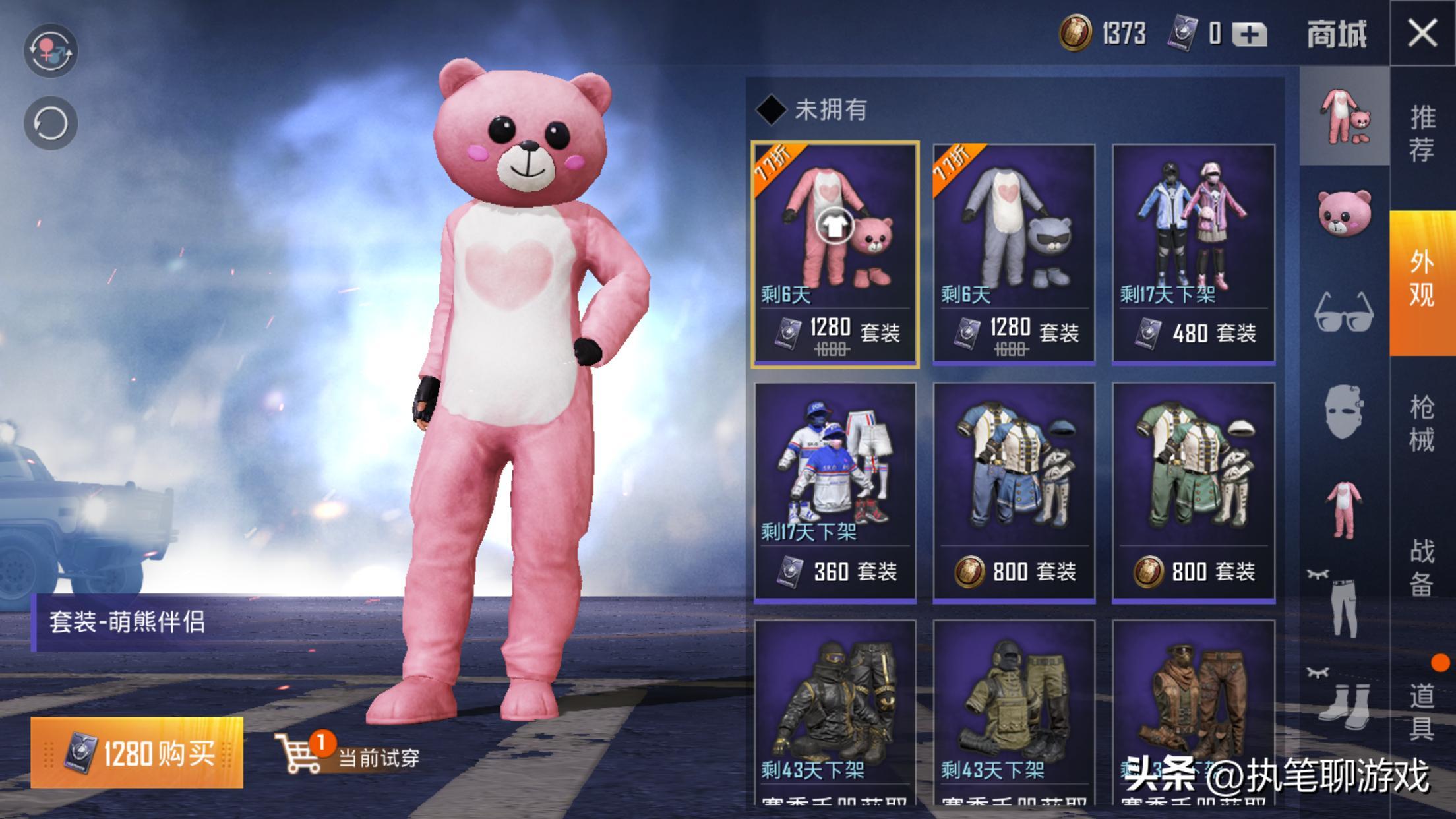This screenshot has height=819, width=1456.
Task: Open the face mask category
Action: click(1344, 412)
